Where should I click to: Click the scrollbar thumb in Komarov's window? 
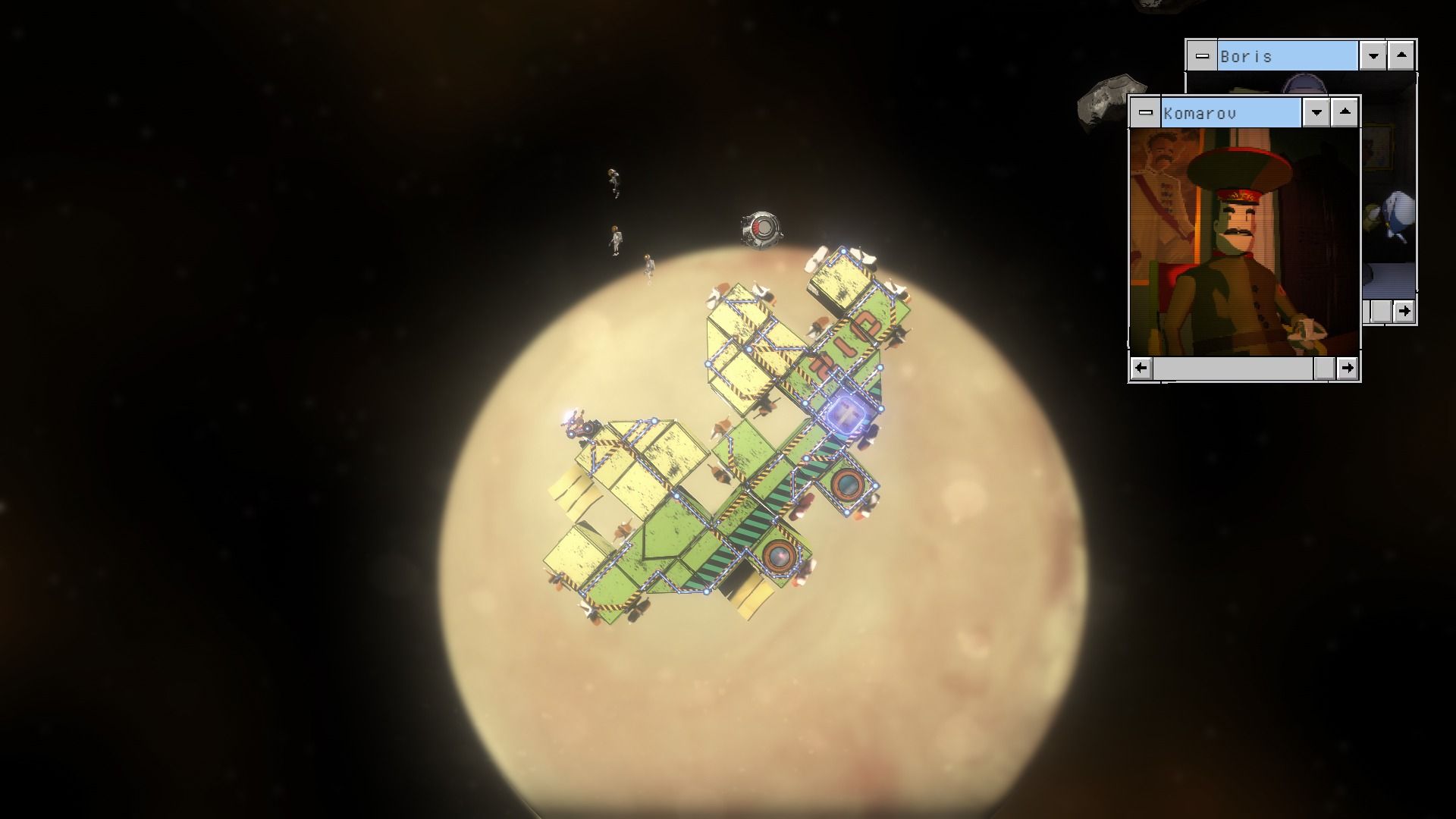tap(1324, 369)
